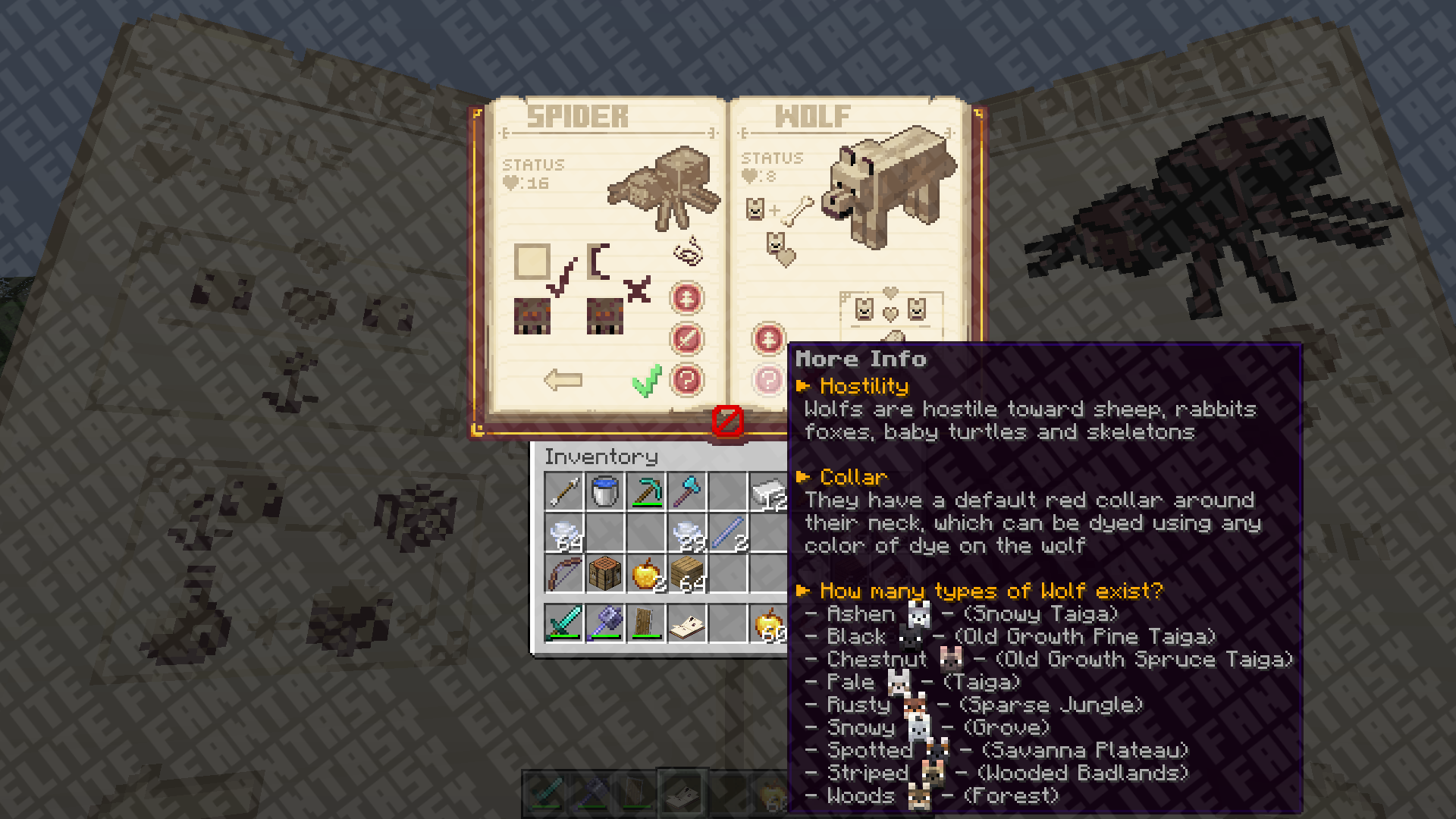Open the Spider page question mark button

[x=687, y=380]
